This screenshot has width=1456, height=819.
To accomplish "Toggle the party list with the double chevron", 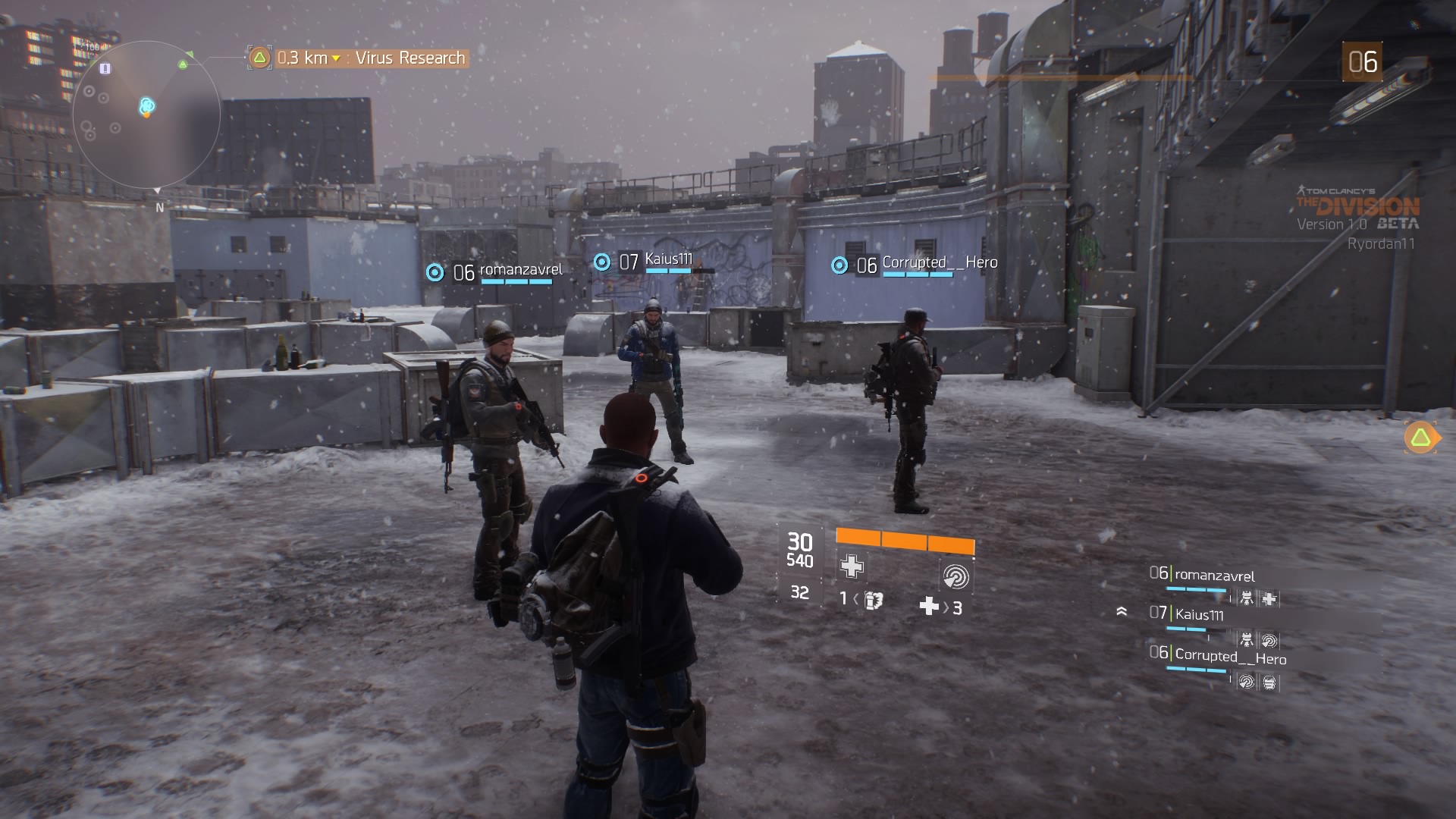I will [x=1122, y=612].
